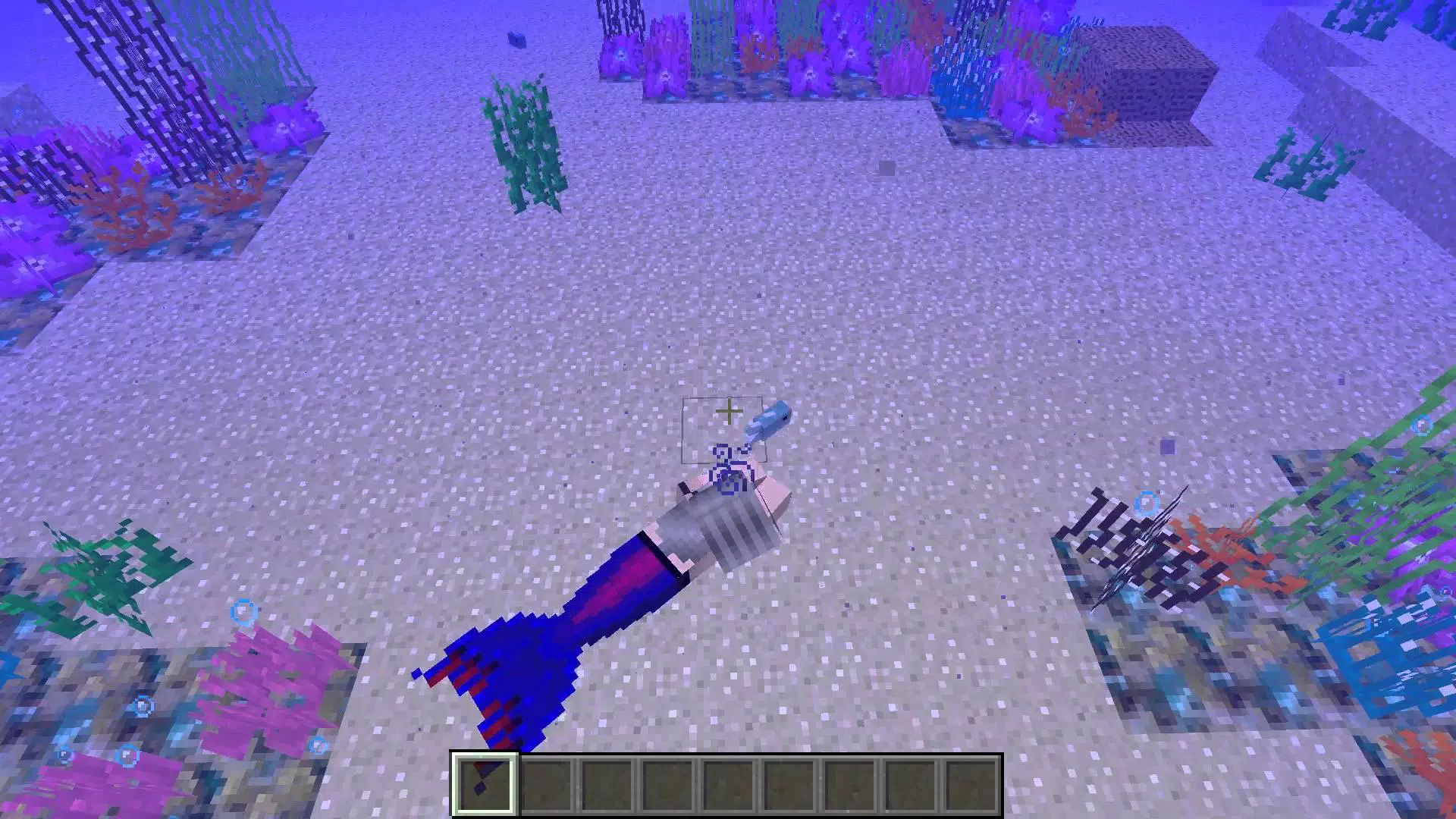This screenshot has height=819, width=1456.
Task: Select the highlighted sand block outline
Action: click(724, 428)
